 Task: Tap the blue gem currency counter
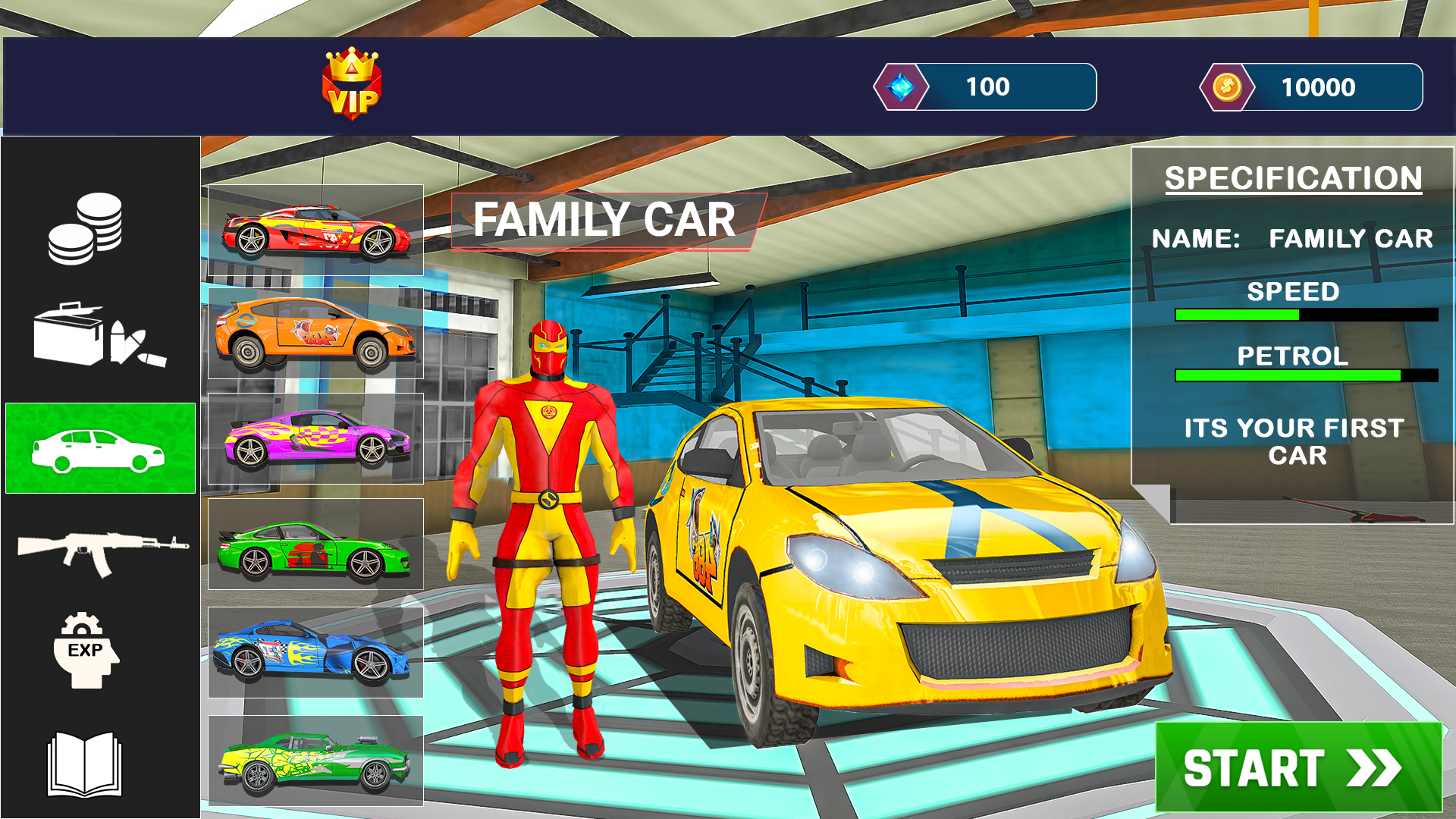coord(985,87)
